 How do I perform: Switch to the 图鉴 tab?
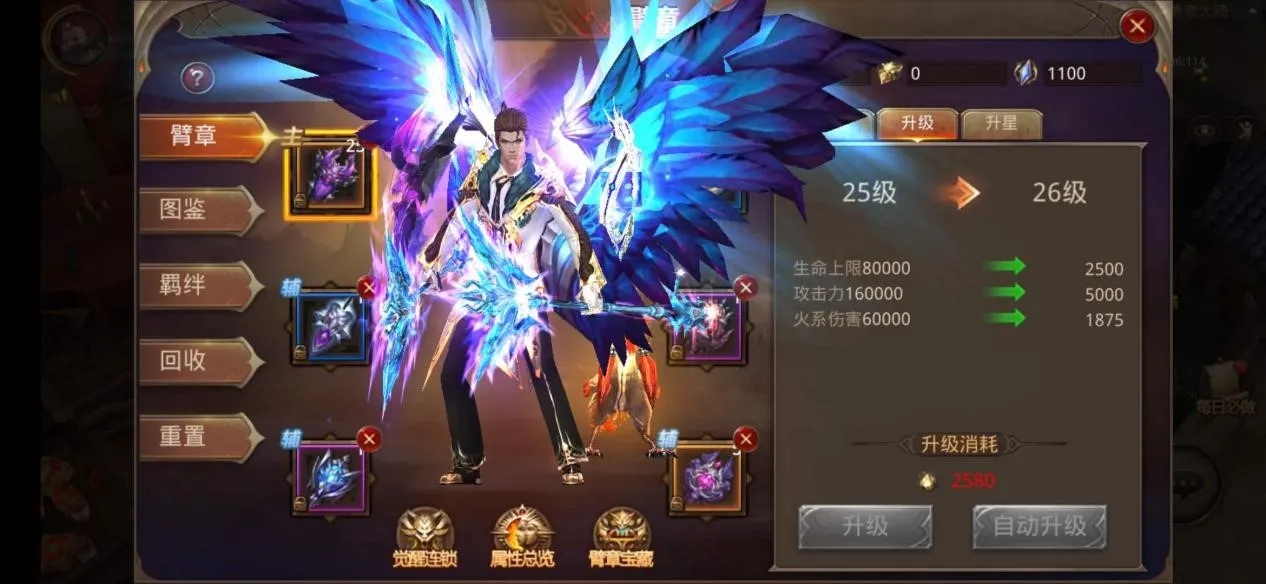[198, 210]
